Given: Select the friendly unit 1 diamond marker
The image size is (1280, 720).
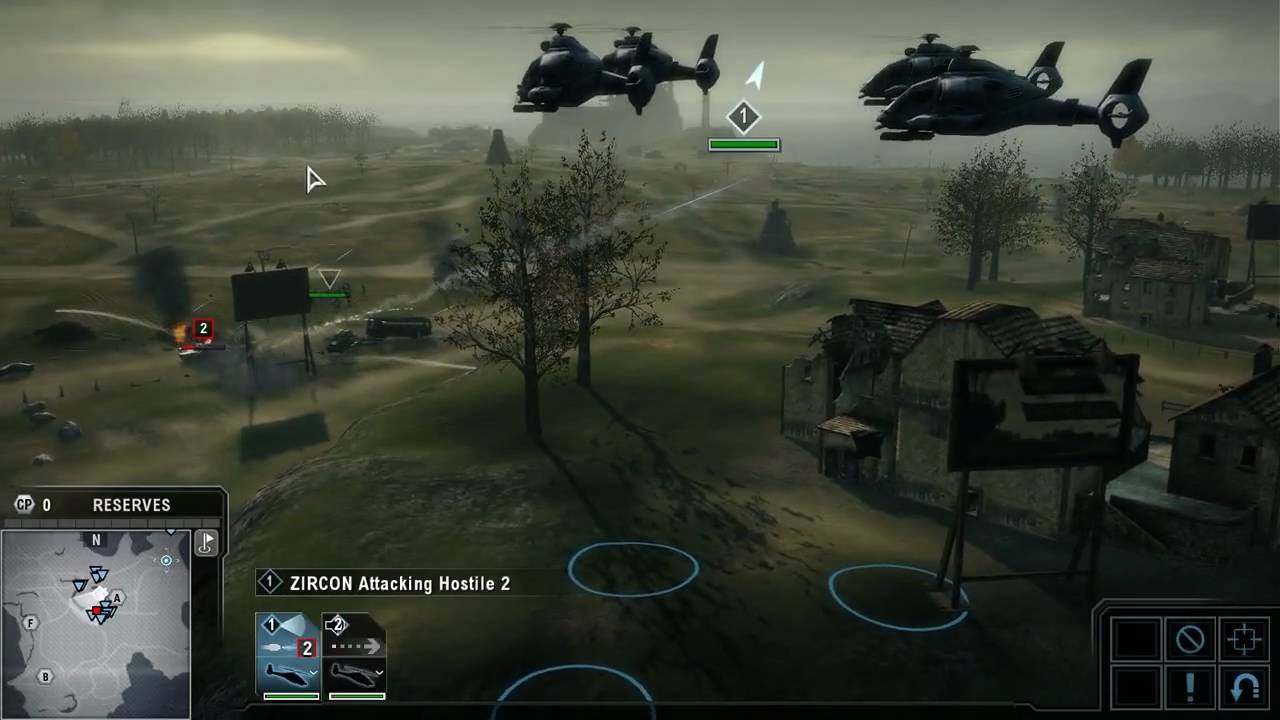Looking at the screenshot, I should (743, 118).
